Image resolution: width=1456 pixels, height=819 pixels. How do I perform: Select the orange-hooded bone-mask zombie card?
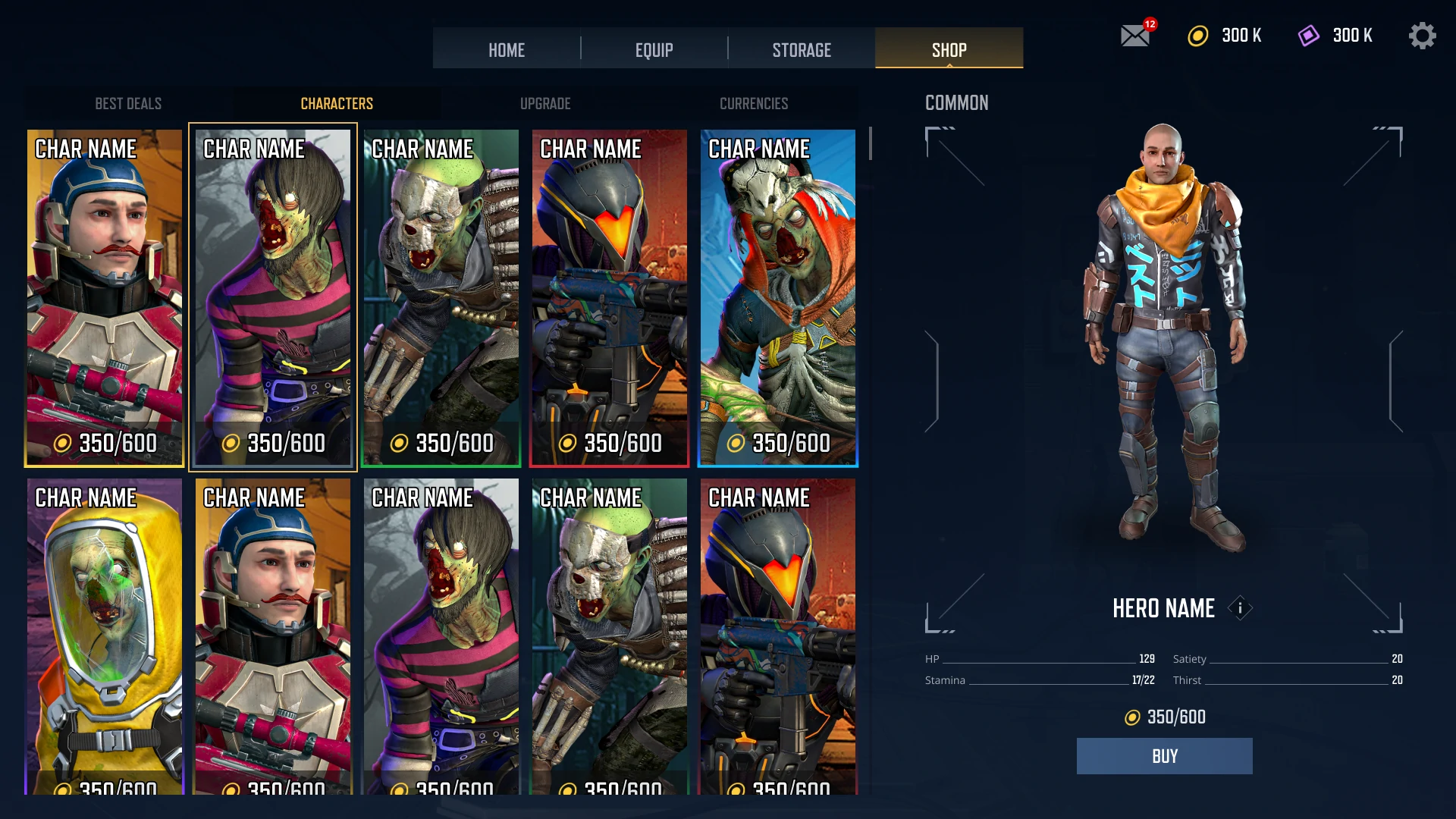click(x=778, y=297)
